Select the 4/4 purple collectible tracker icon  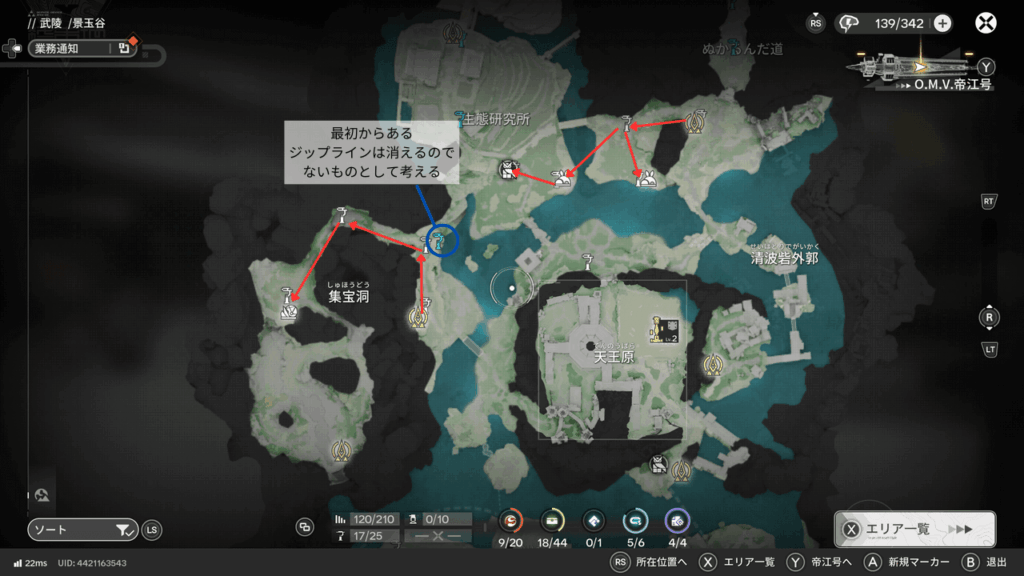677,520
